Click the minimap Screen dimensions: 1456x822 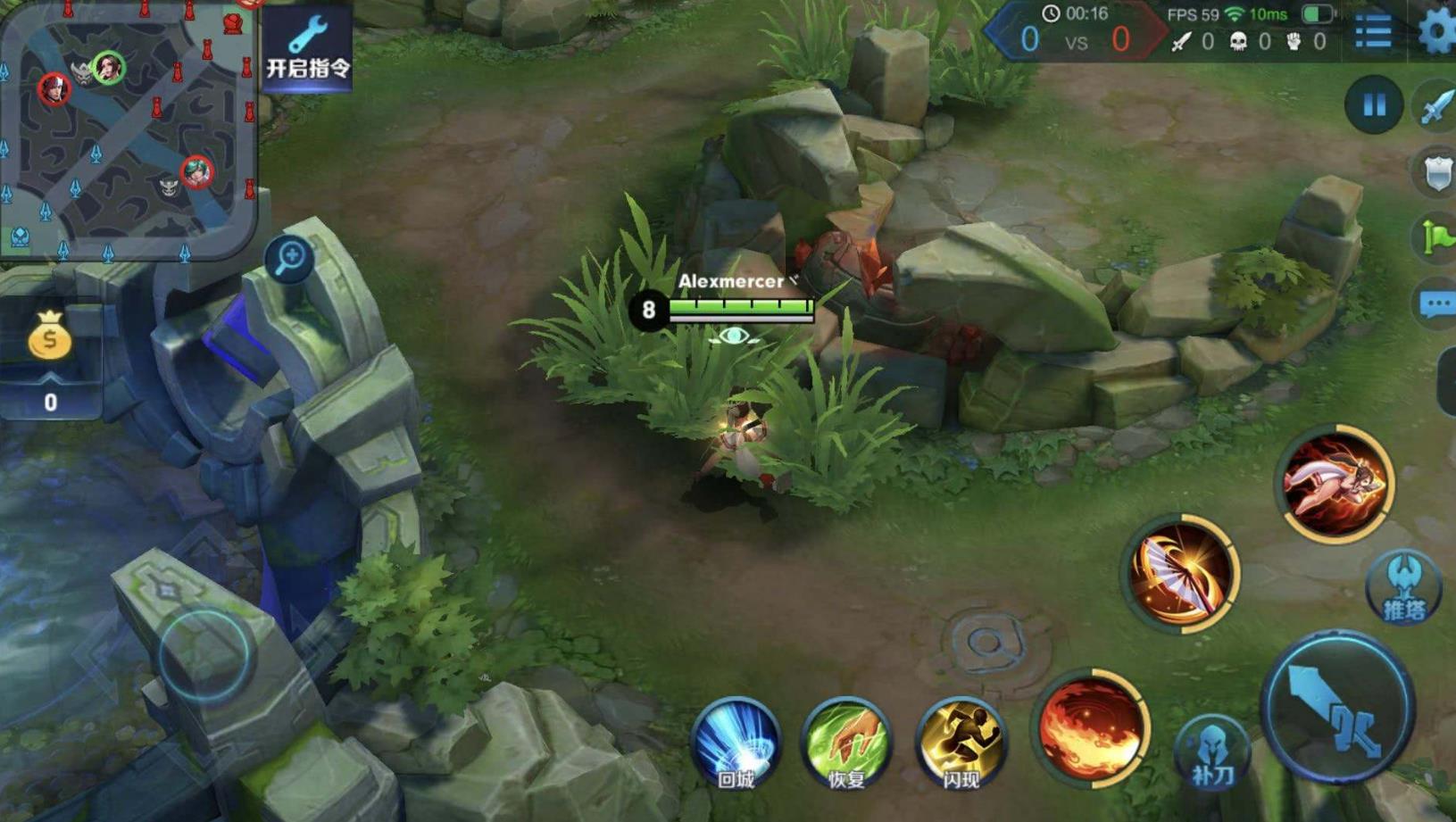(128, 129)
